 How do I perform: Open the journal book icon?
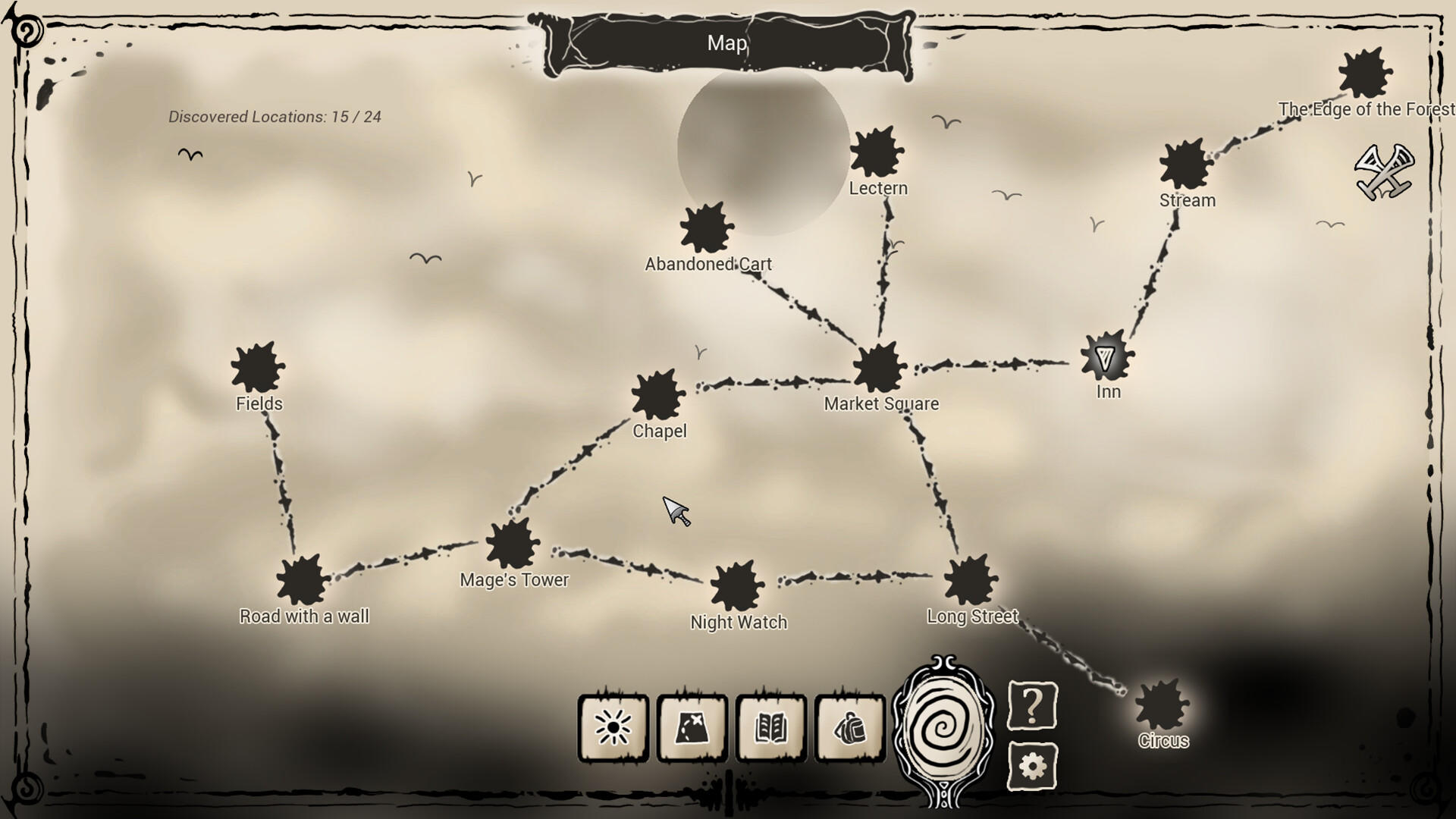click(x=771, y=726)
